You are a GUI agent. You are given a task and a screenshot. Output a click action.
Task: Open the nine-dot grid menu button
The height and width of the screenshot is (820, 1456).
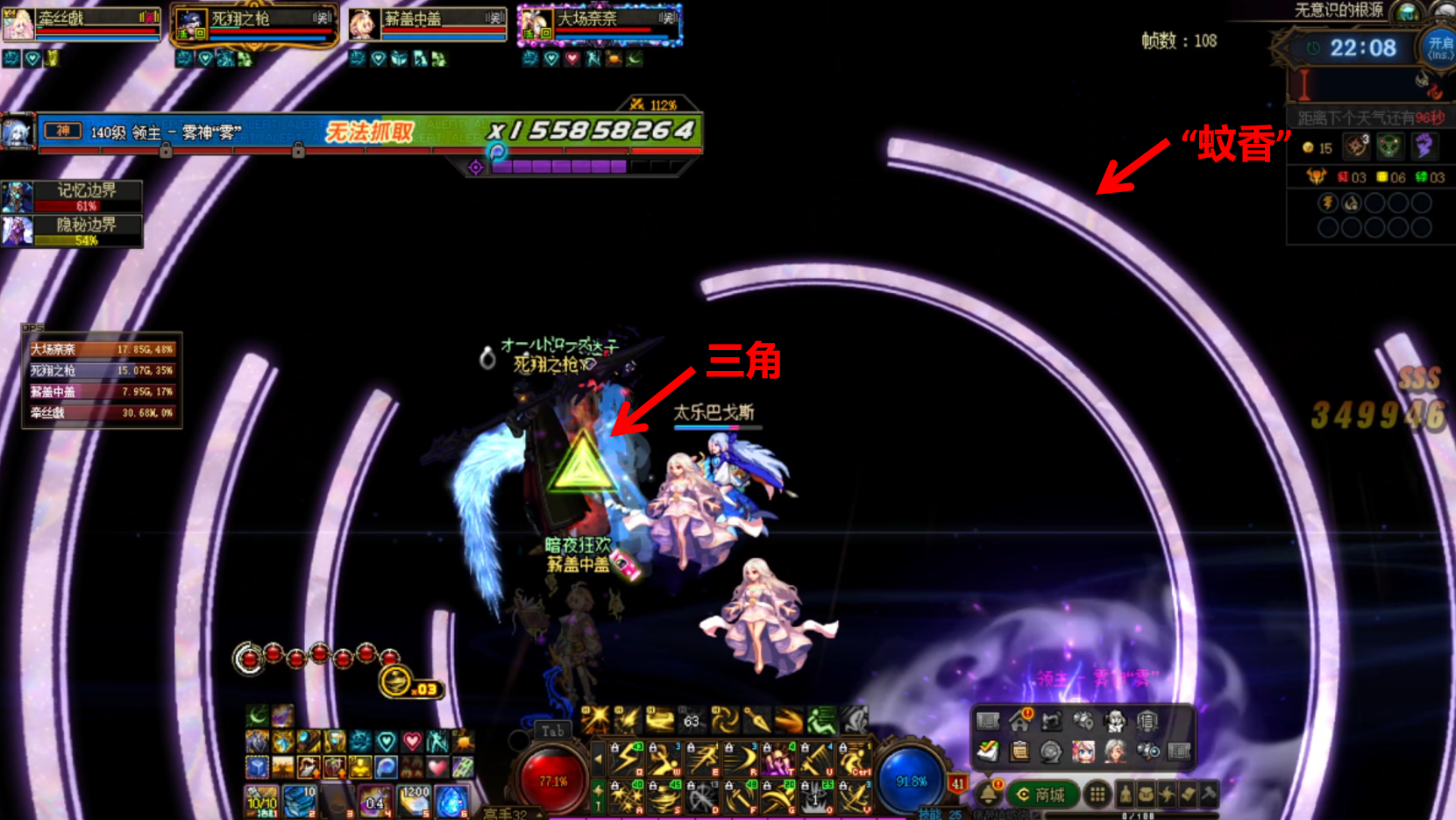coord(1097,795)
